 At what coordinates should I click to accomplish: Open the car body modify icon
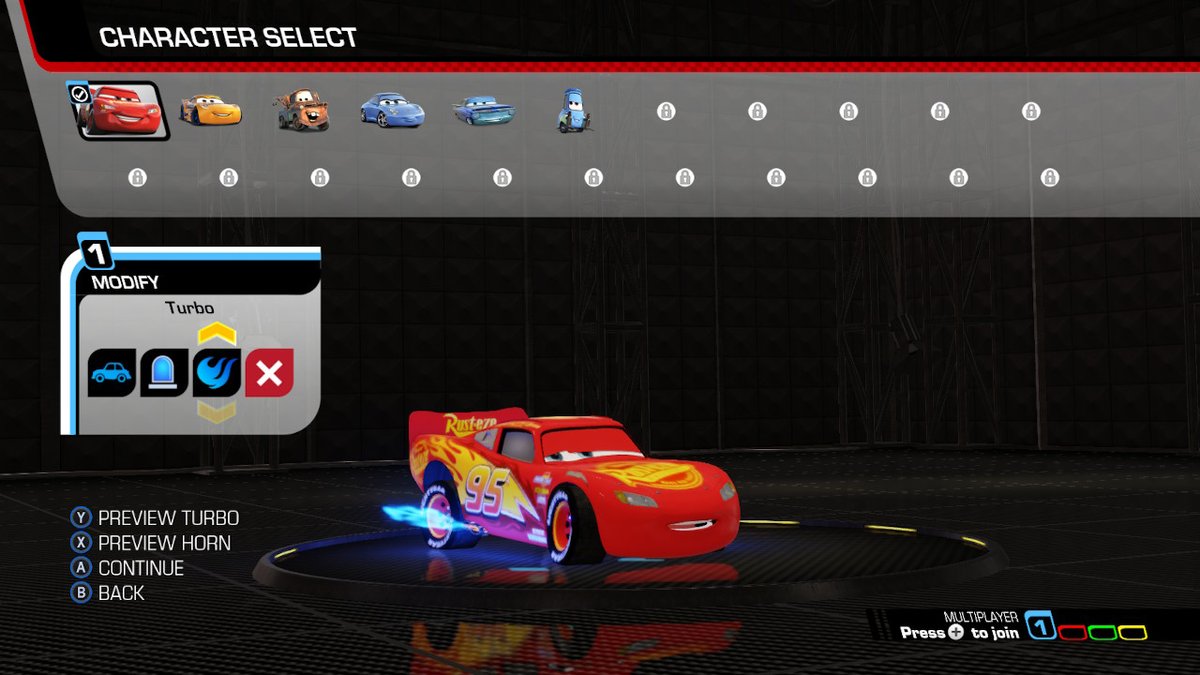coord(111,373)
